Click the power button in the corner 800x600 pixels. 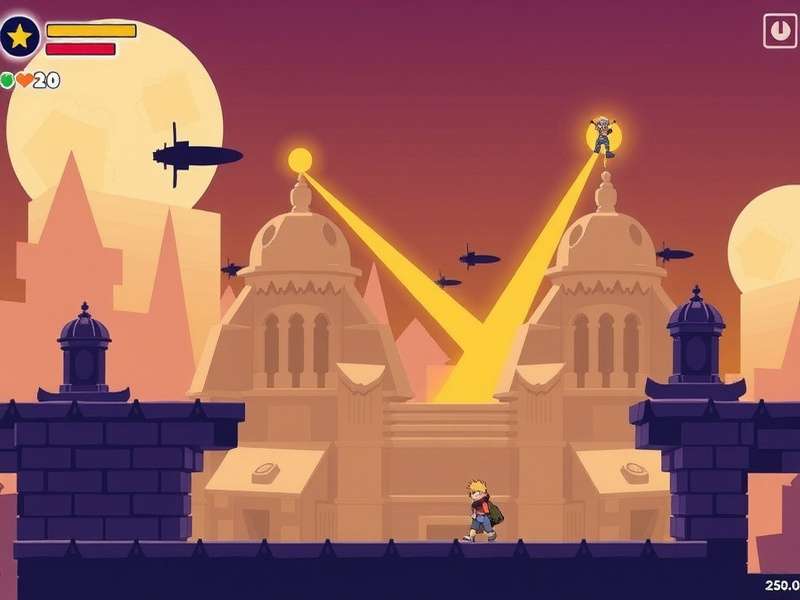(x=779, y=30)
